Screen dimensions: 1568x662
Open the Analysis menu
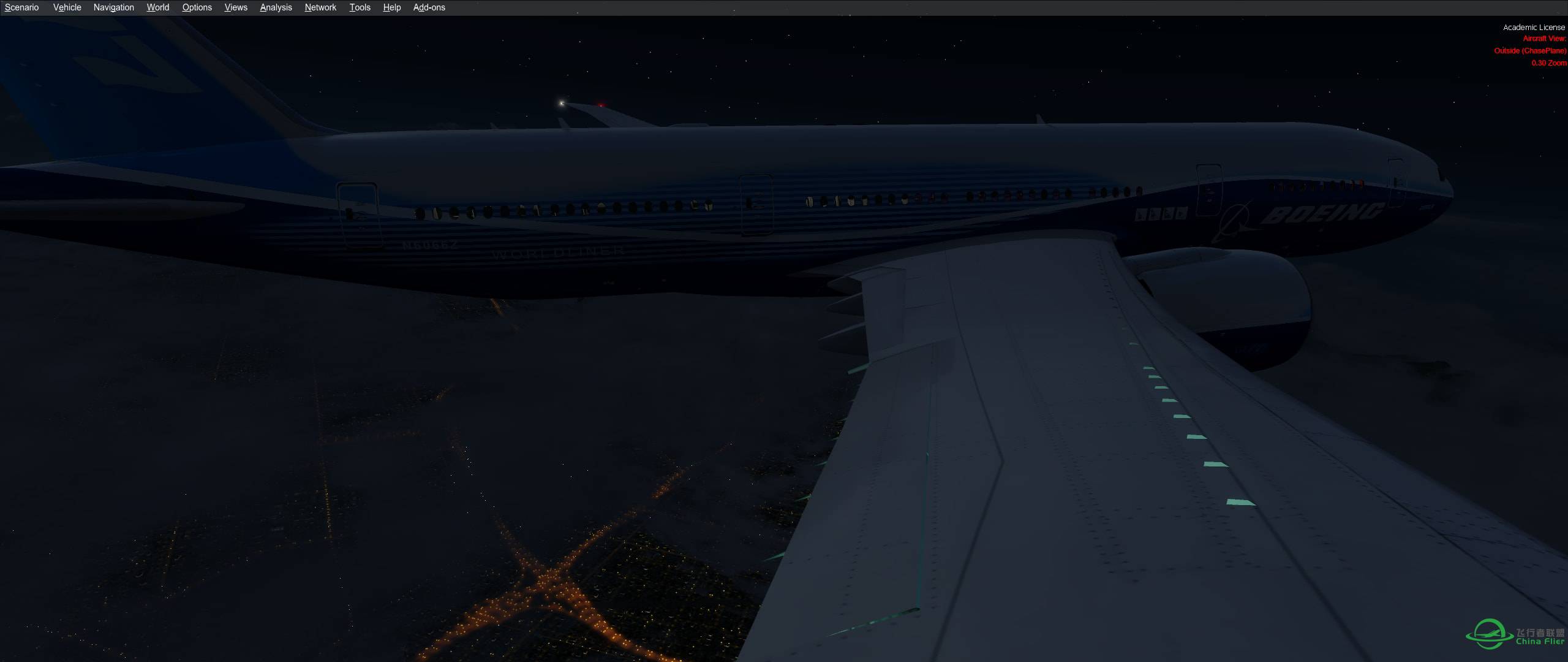[275, 7]
